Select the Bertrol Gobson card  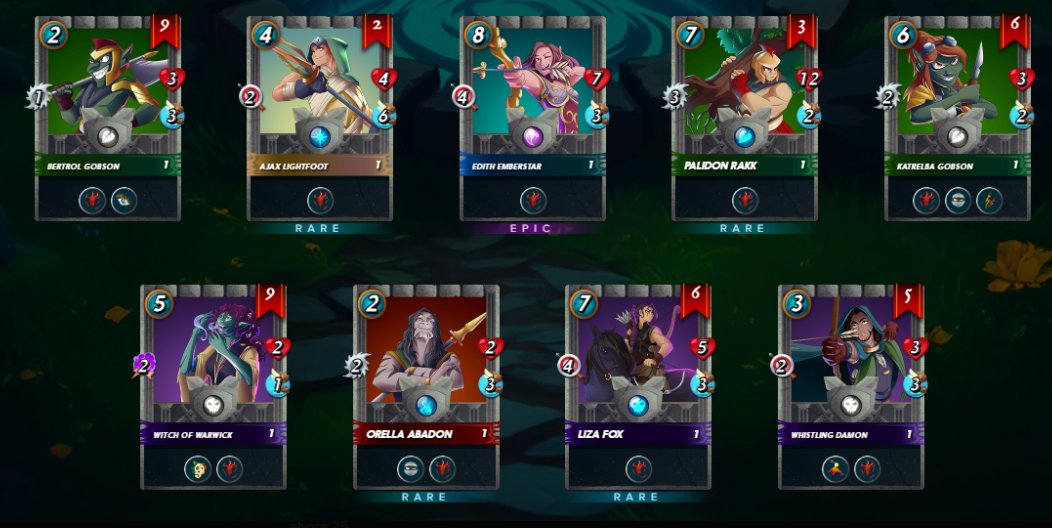click(x=108, y=118)
